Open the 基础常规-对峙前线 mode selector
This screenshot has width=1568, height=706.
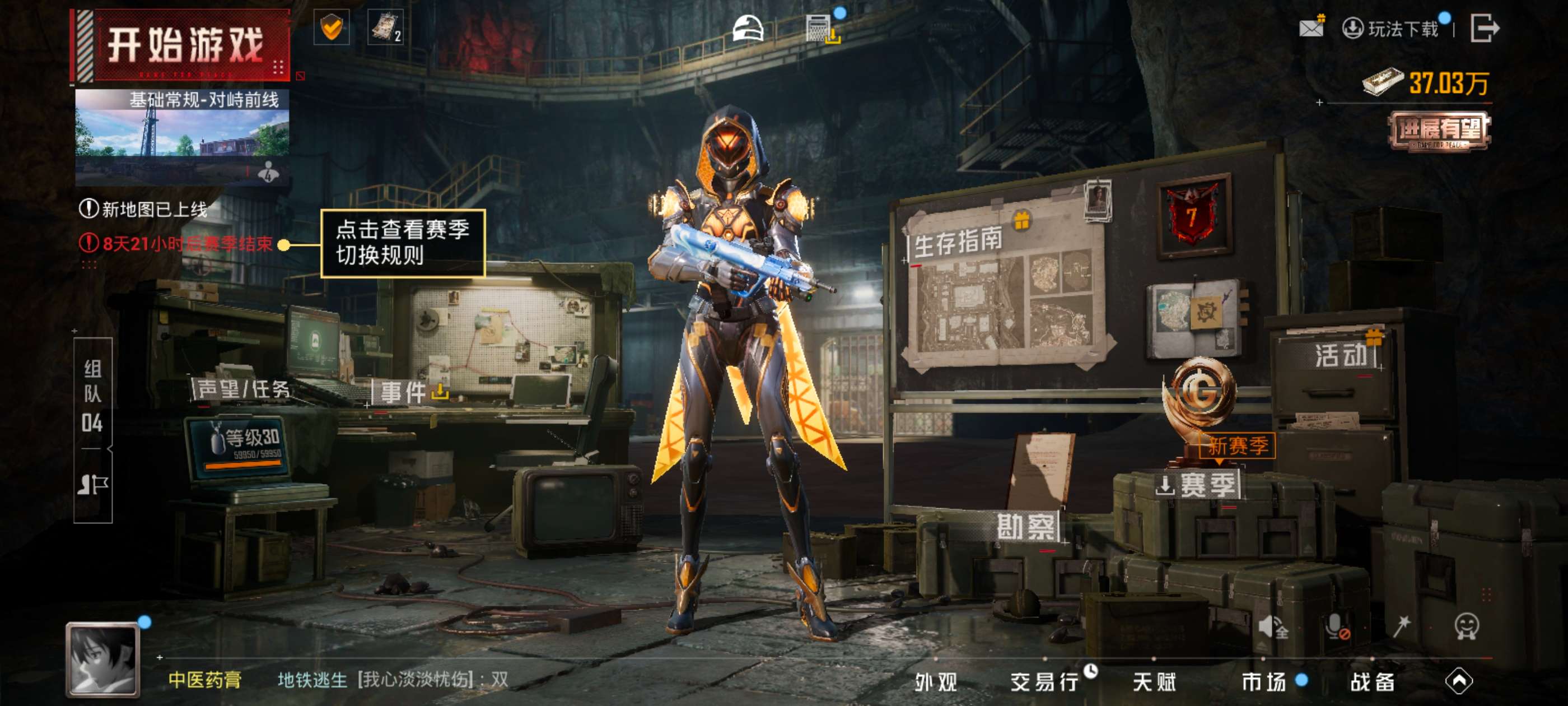click(181, 137)
